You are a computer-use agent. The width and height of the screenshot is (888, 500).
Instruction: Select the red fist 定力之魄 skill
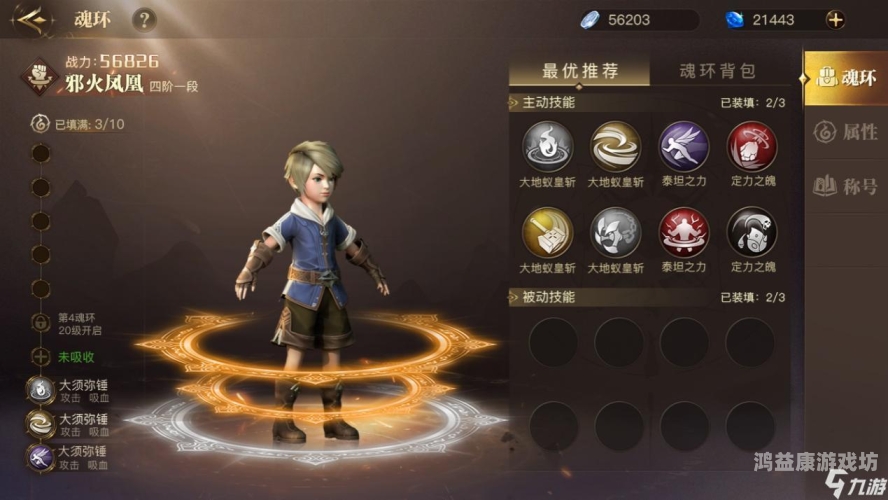(751, 146)
